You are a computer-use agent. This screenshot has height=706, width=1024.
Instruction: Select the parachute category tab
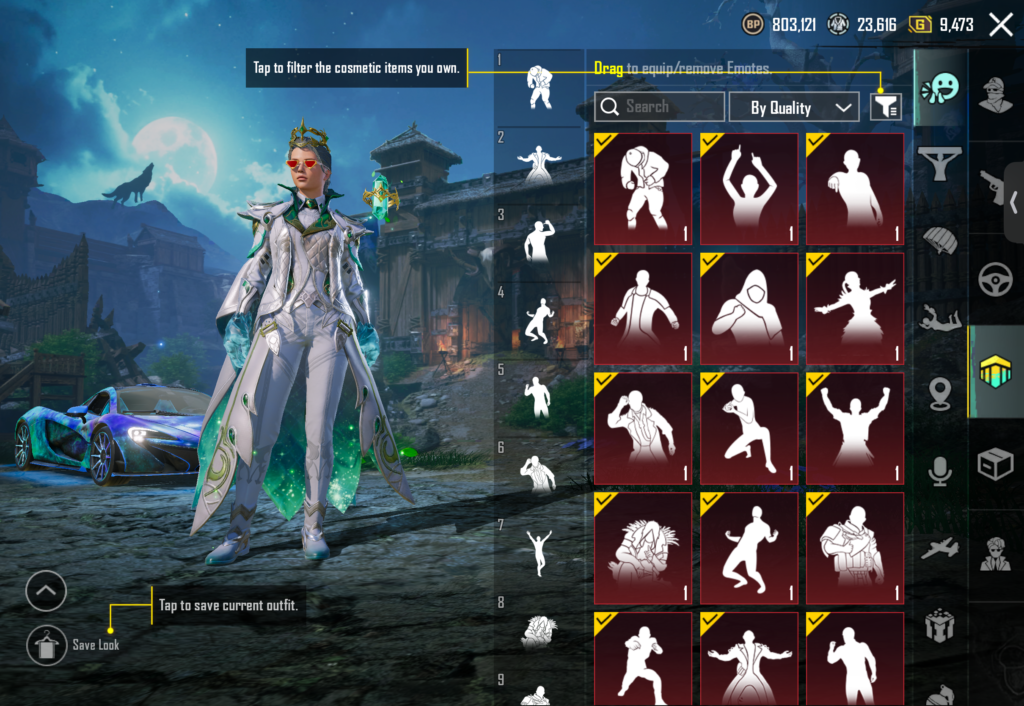pyautogui.click(x=939, y=240)
